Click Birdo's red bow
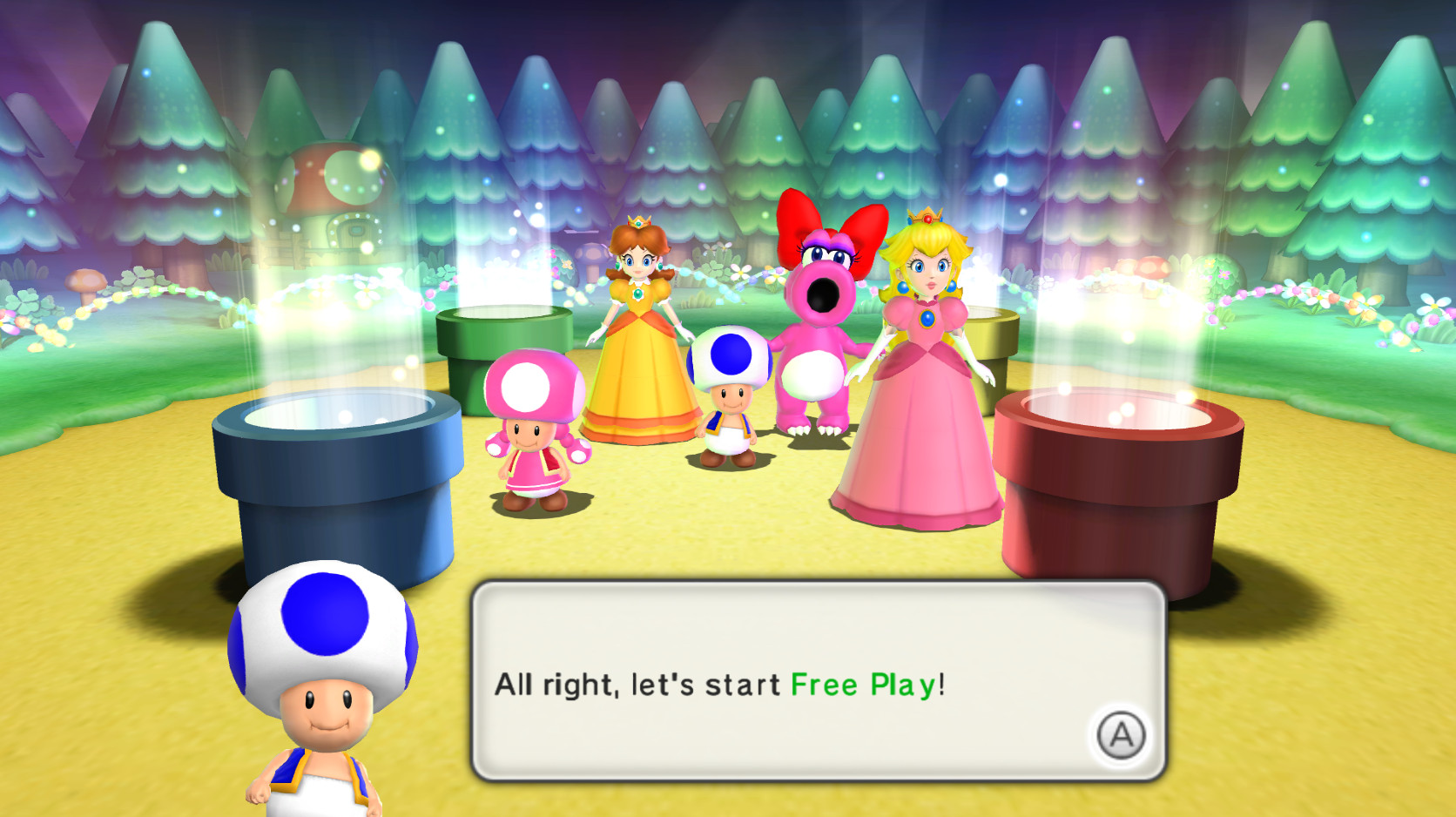1456x817 pixels. tap(823, 218)
